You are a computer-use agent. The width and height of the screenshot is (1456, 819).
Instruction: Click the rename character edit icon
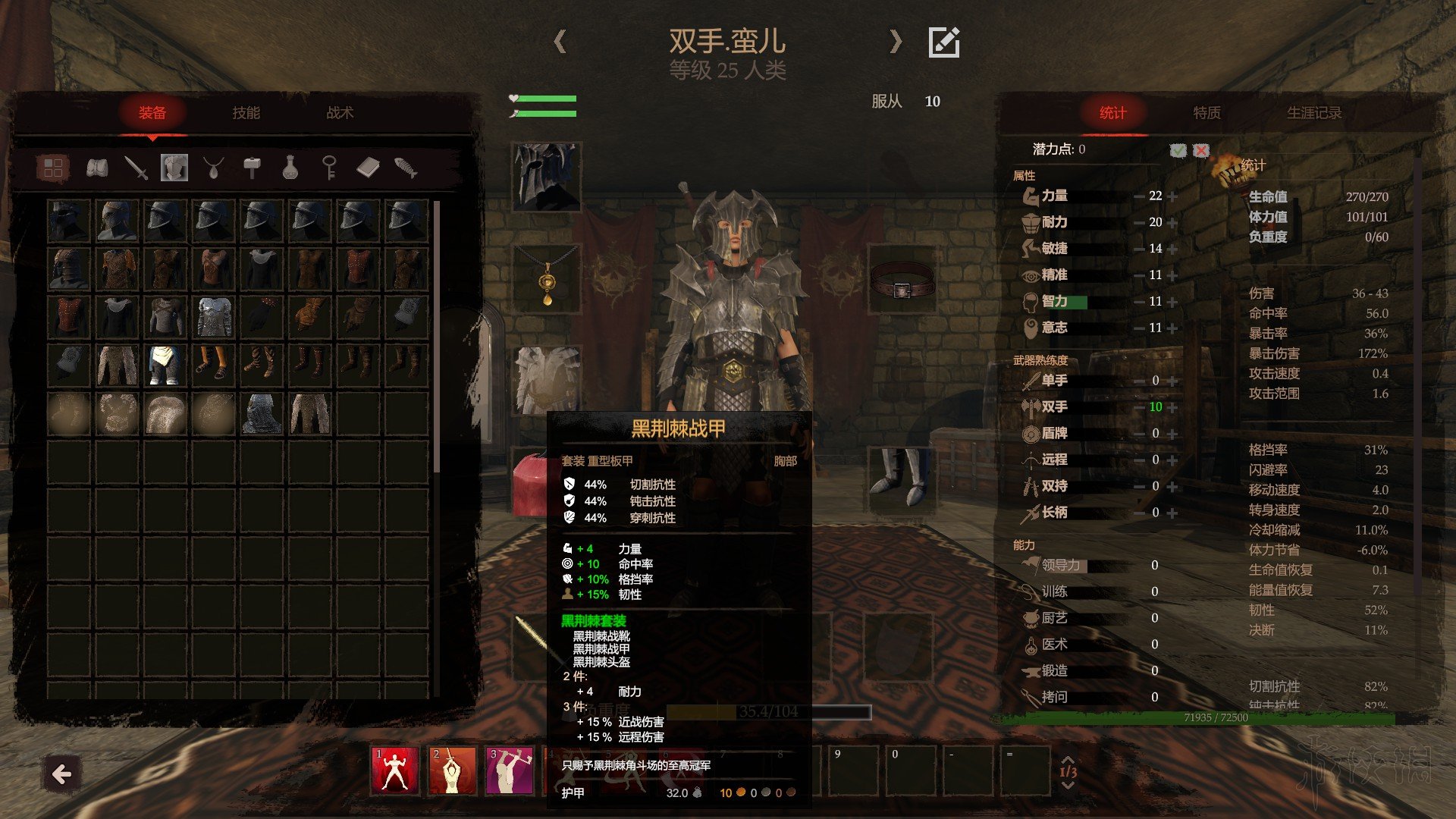click(944, 42)
